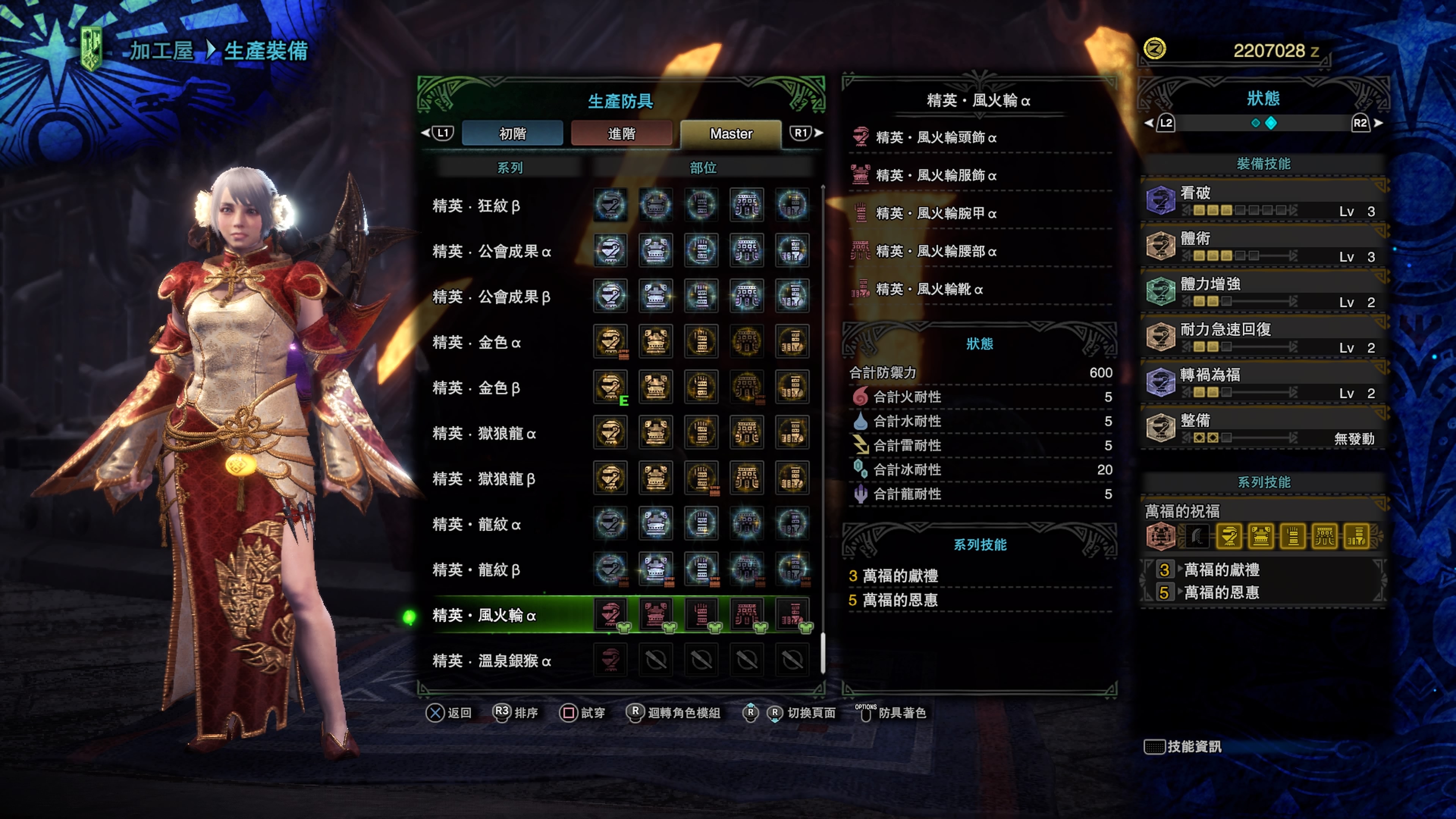Select the 看破 equipment skill entry
The image size is (1456, 819).
pos(1264,201)
